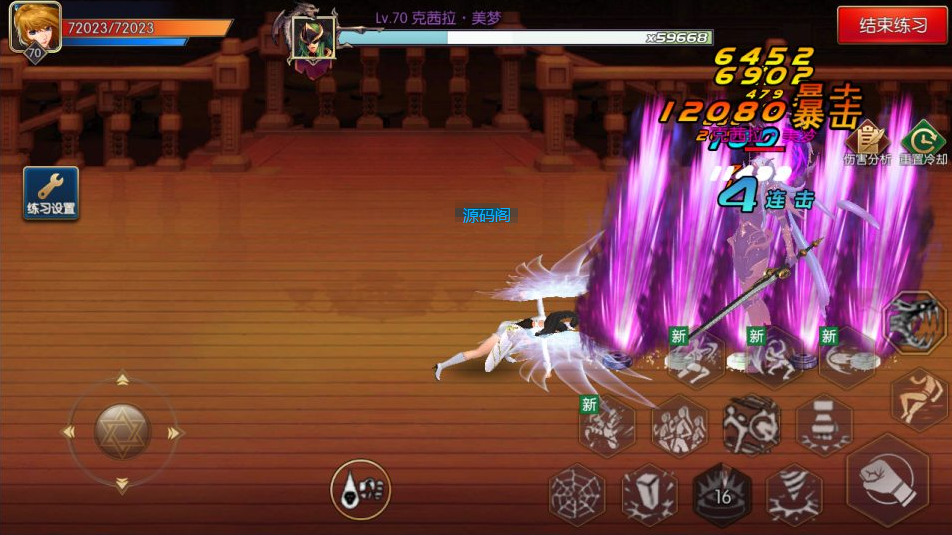Image resolution: width=952 pixels, height=535 pixels.
Task: Tap the joystick's up arrow
Action: point(122,380)
